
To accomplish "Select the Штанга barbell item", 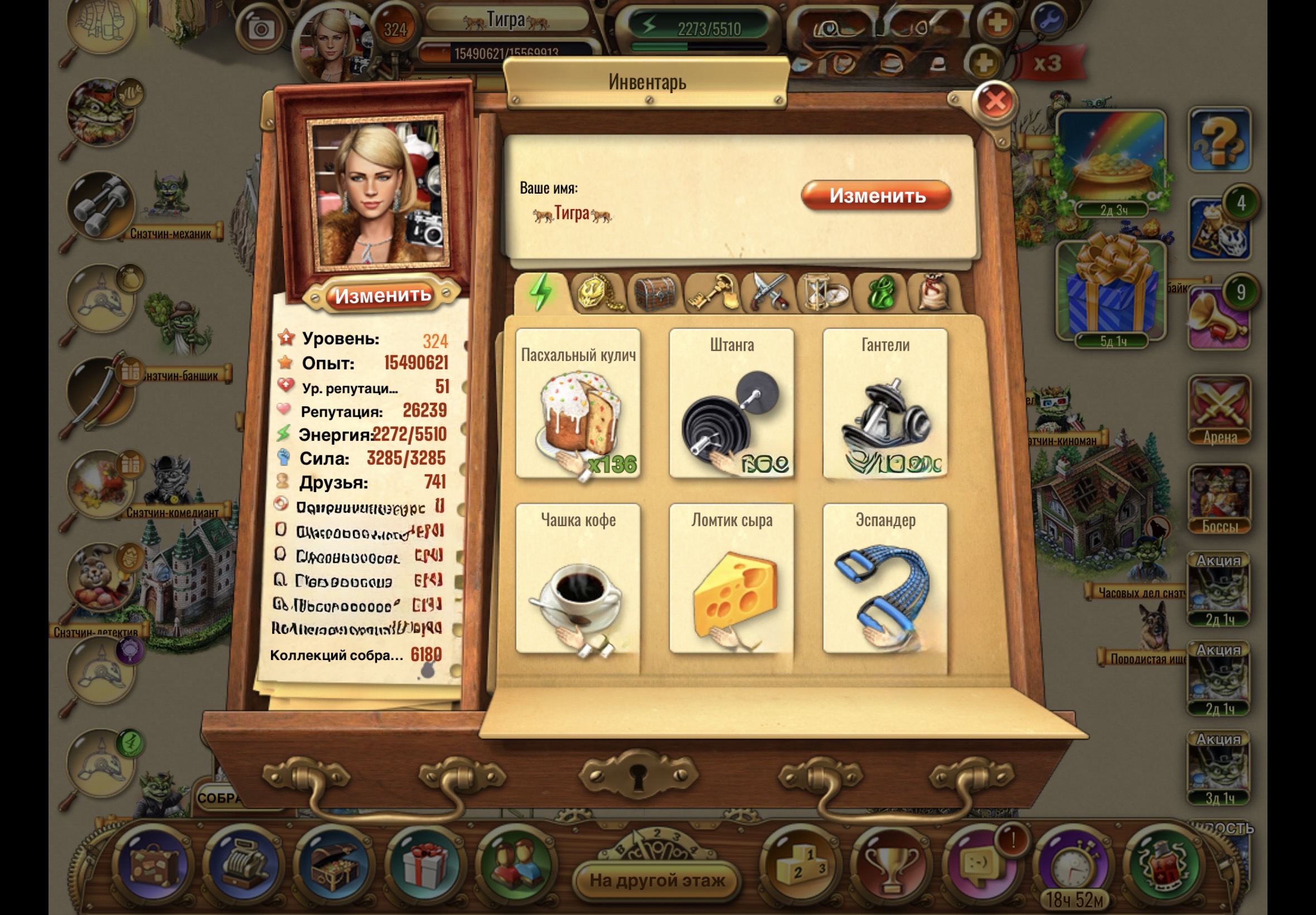I will tap(732, 403).
